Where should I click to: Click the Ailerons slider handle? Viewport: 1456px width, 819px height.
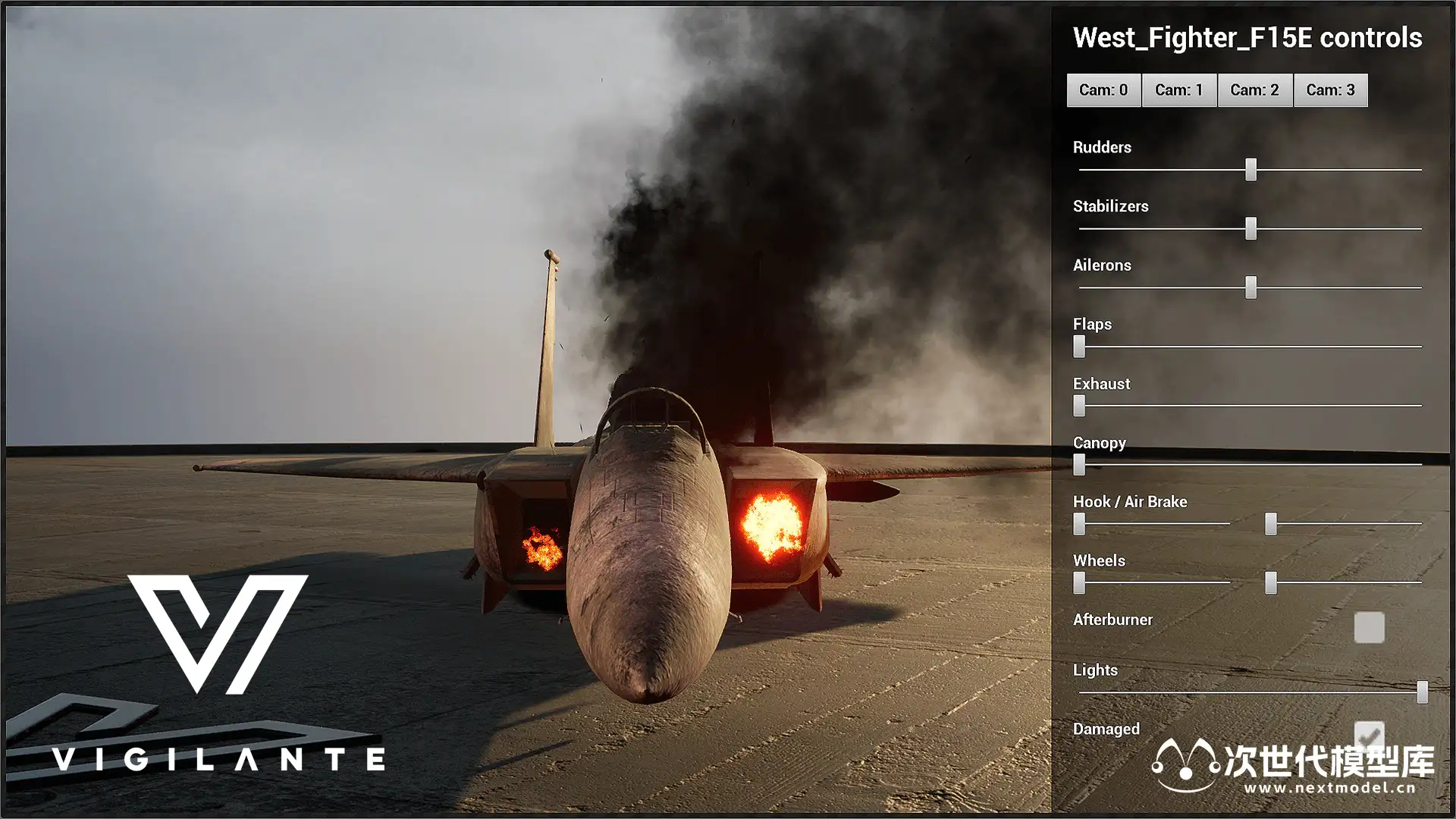[1250, 287]
